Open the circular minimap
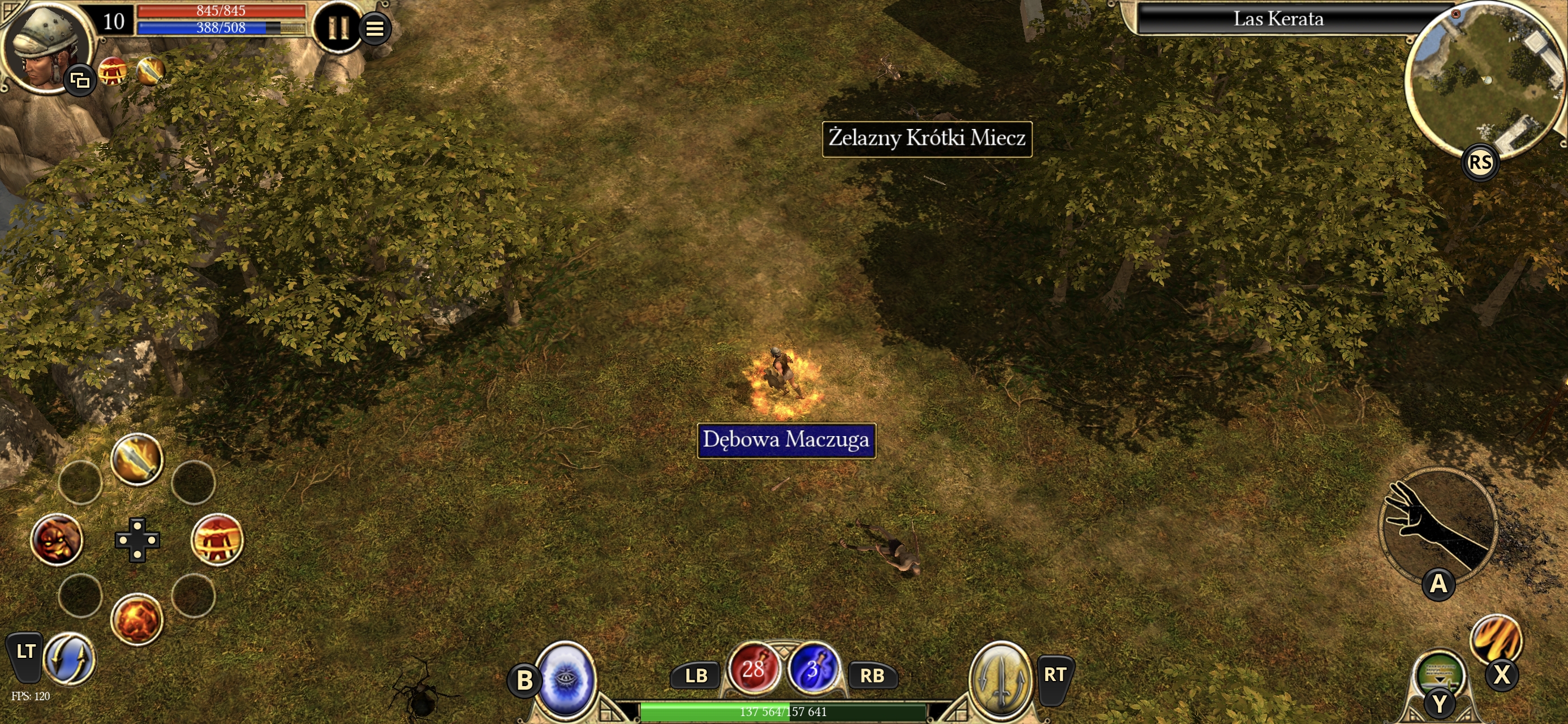1568x724 pixels. [1484, 79]
